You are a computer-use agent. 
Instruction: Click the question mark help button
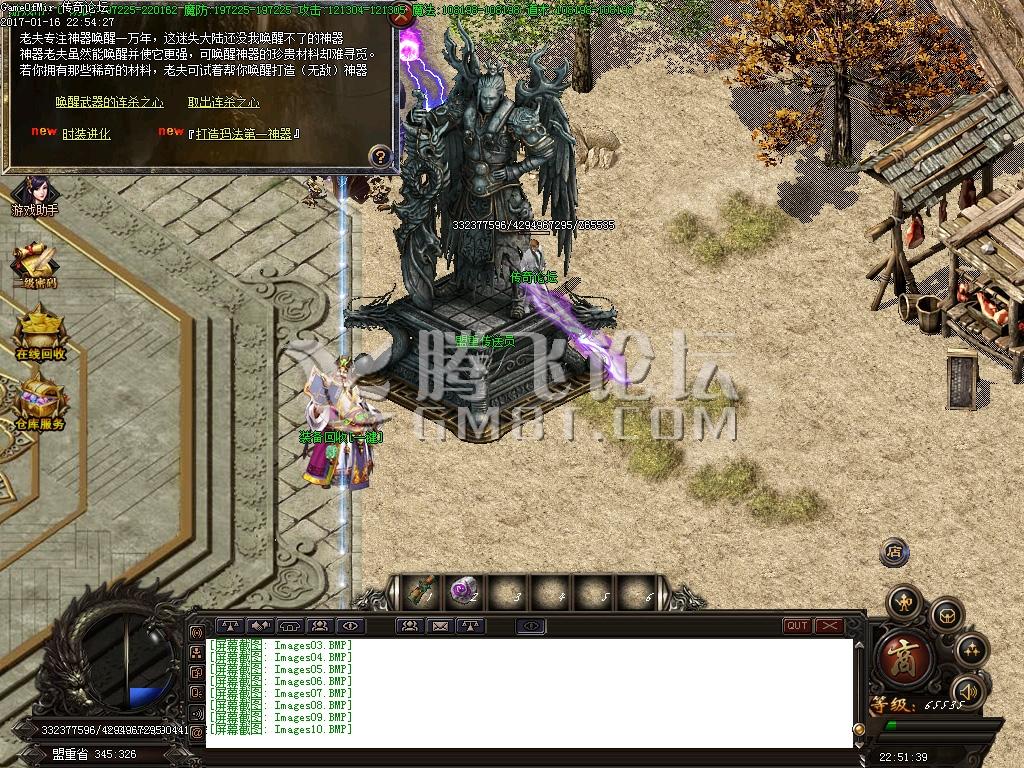380,156
